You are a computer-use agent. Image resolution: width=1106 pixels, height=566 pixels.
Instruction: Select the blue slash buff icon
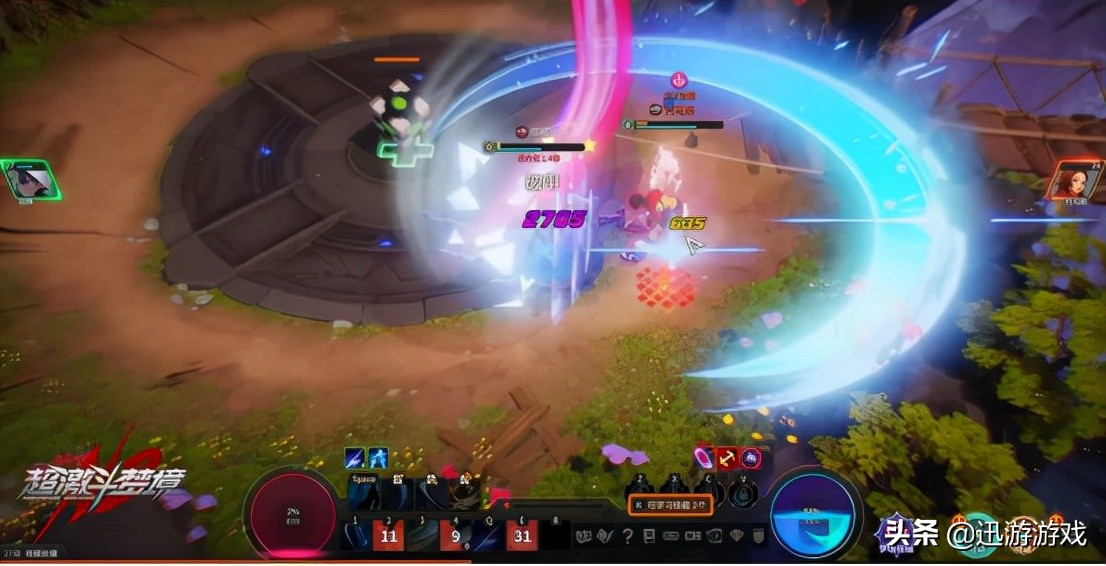[354, 458]
